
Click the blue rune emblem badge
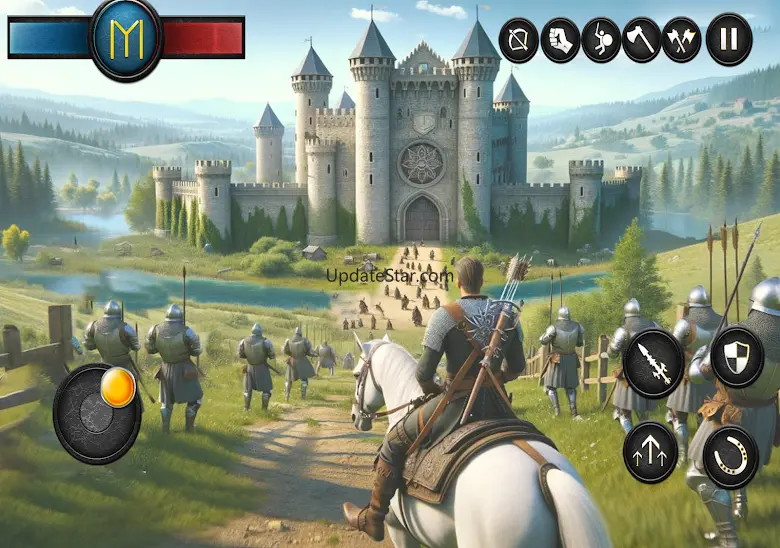click(125, 38)
